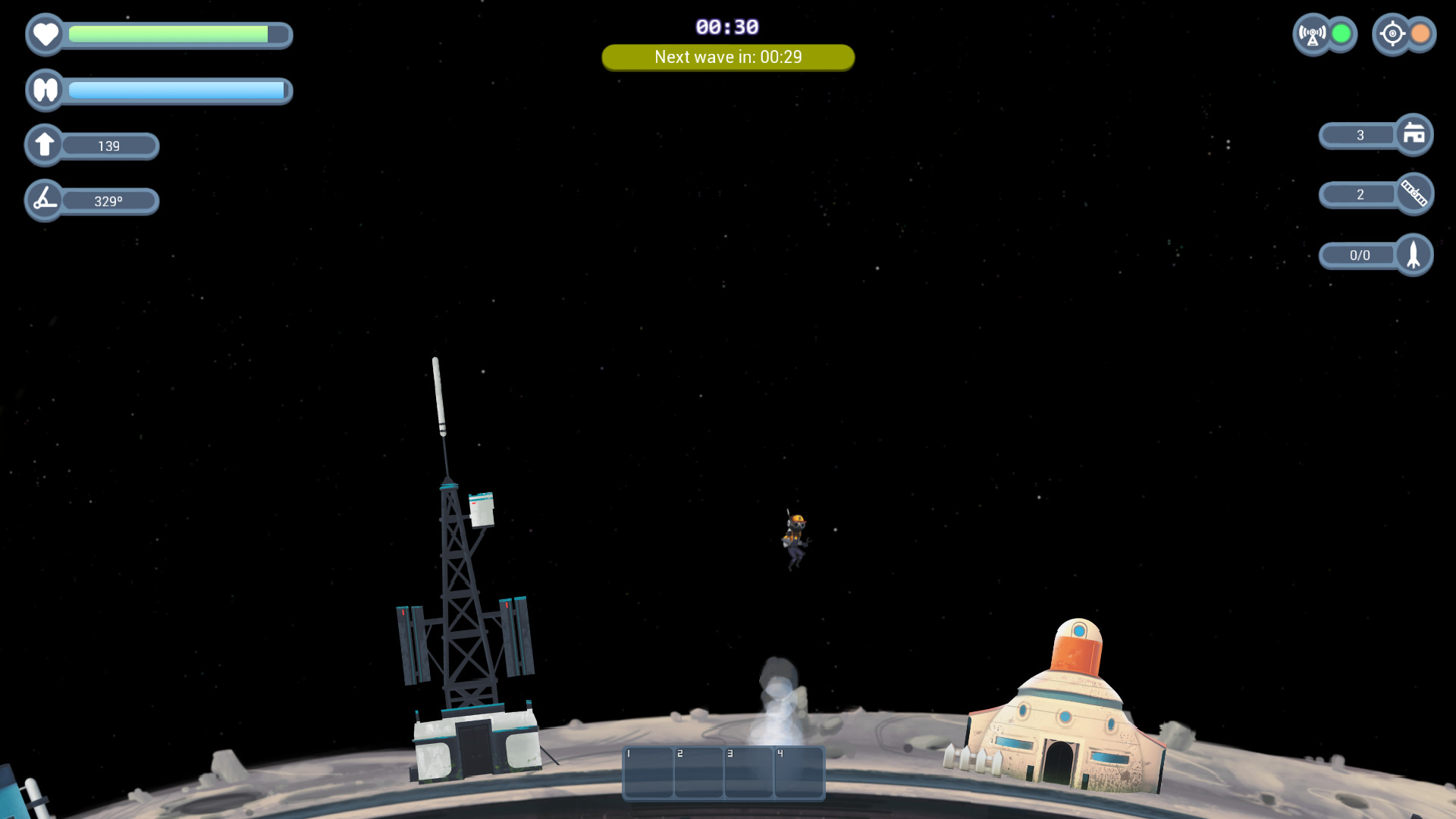Image resolution: width=1456 pixels, height=819 pixels.
Task: Select the crosshair targeting icon
Action: [1393, 34]
